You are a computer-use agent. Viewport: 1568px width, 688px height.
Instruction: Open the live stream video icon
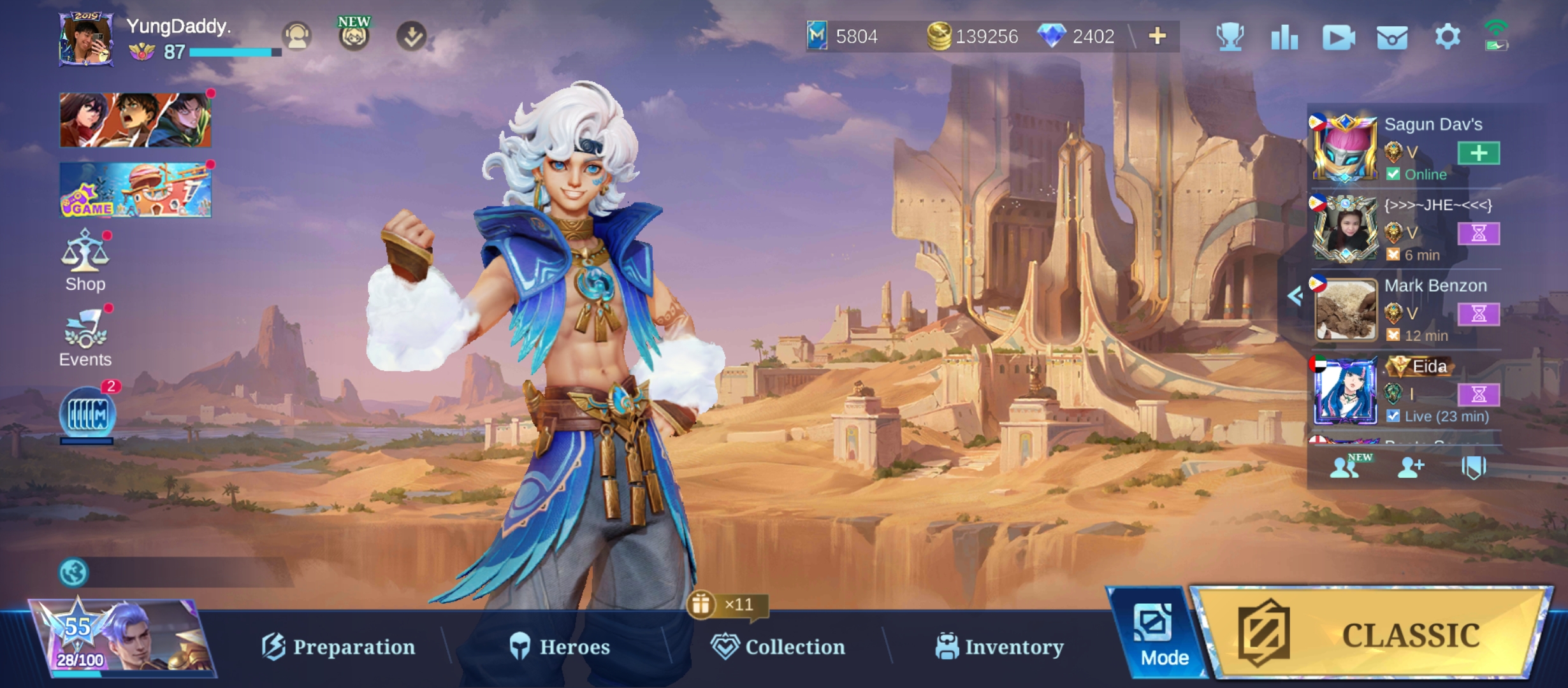[x=1338, y=38]
